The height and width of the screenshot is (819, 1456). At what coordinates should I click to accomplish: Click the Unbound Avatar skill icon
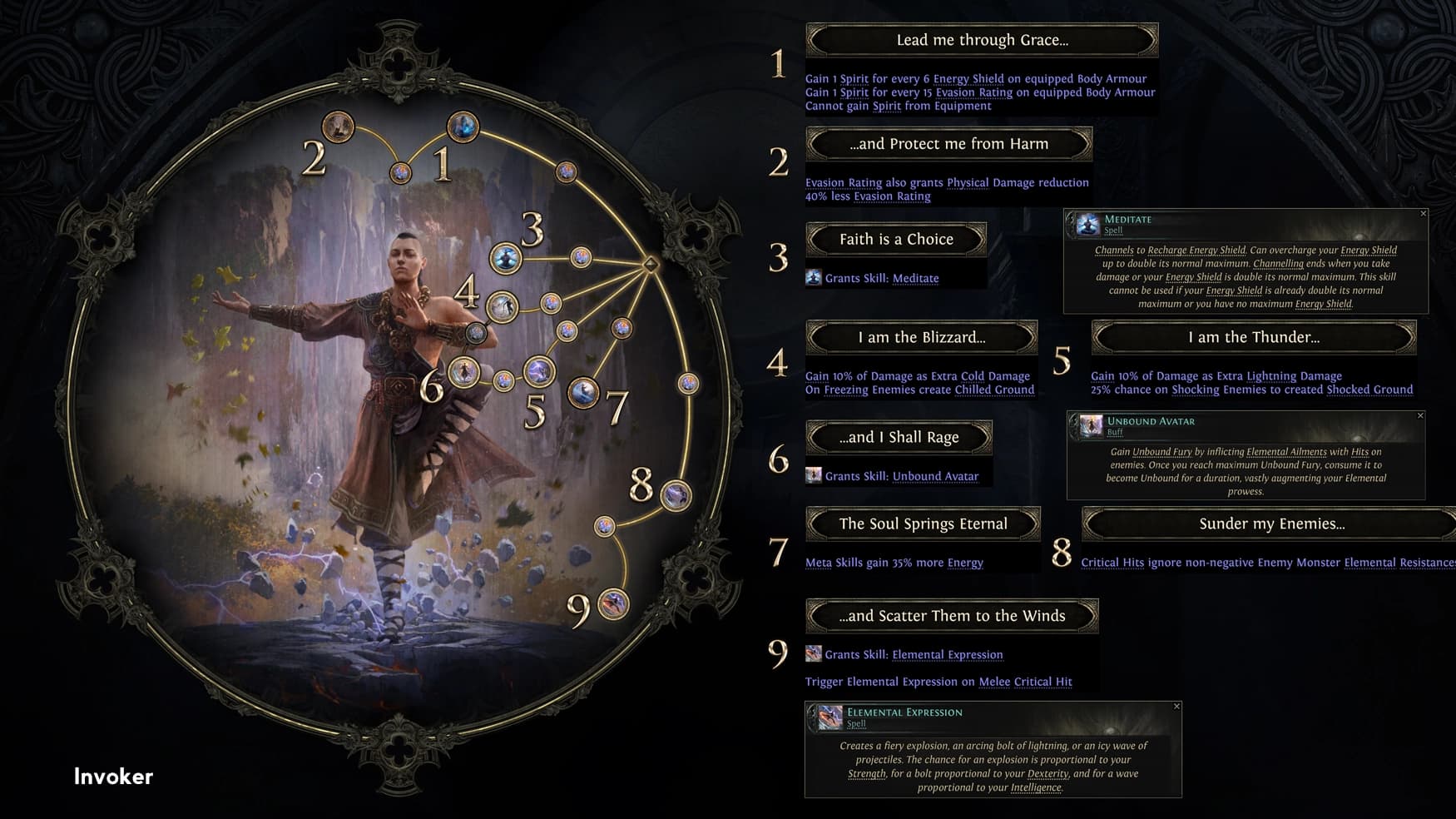813,475
